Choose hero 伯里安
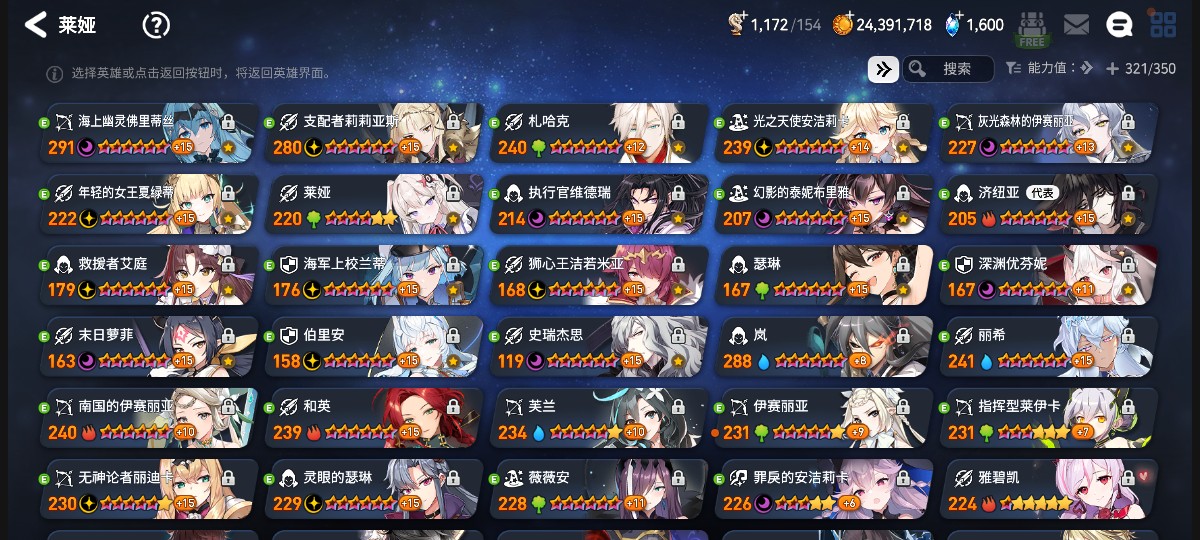The height and width of the screenshot is (540, 1200). 375,347
